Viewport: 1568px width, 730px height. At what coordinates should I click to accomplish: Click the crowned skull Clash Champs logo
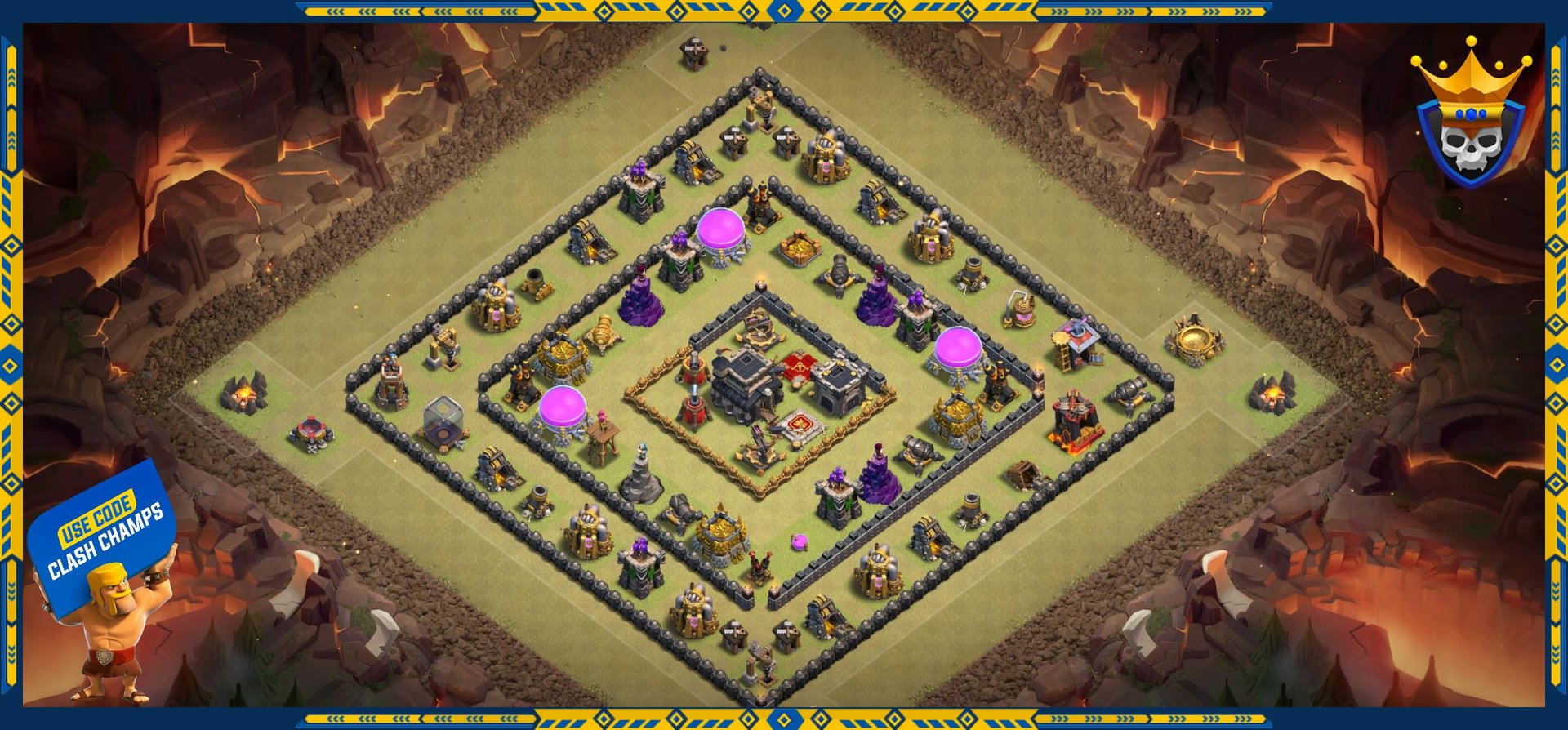(x=1470, y=116)
